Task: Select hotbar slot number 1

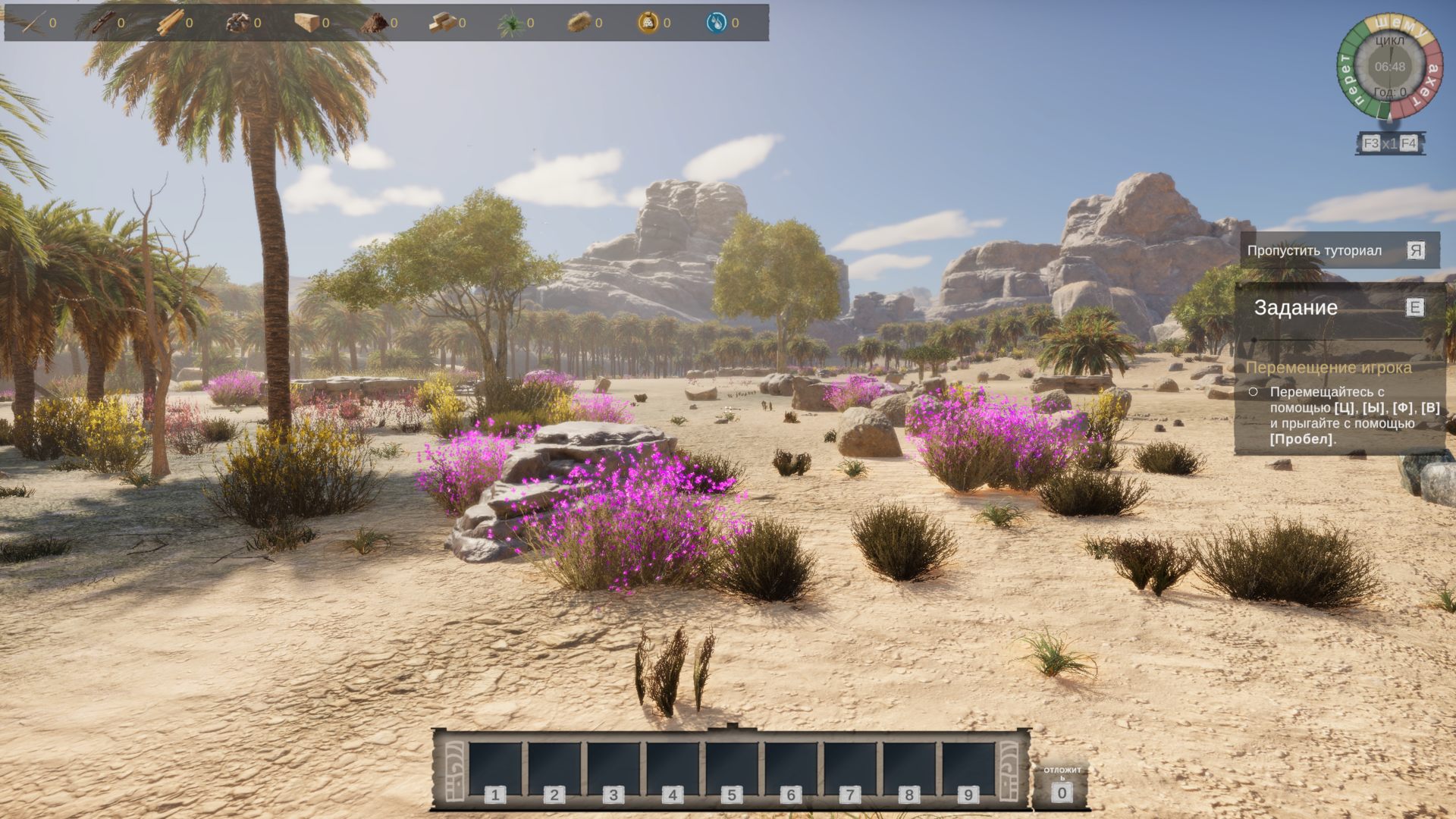Action: (495, 770)
